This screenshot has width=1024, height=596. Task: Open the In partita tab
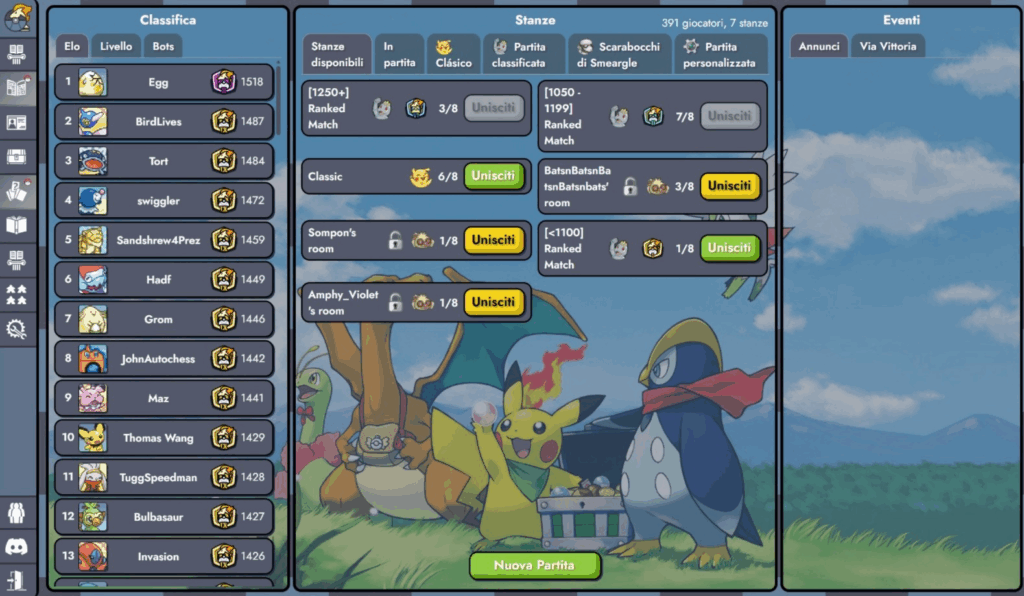click(400, 54)
